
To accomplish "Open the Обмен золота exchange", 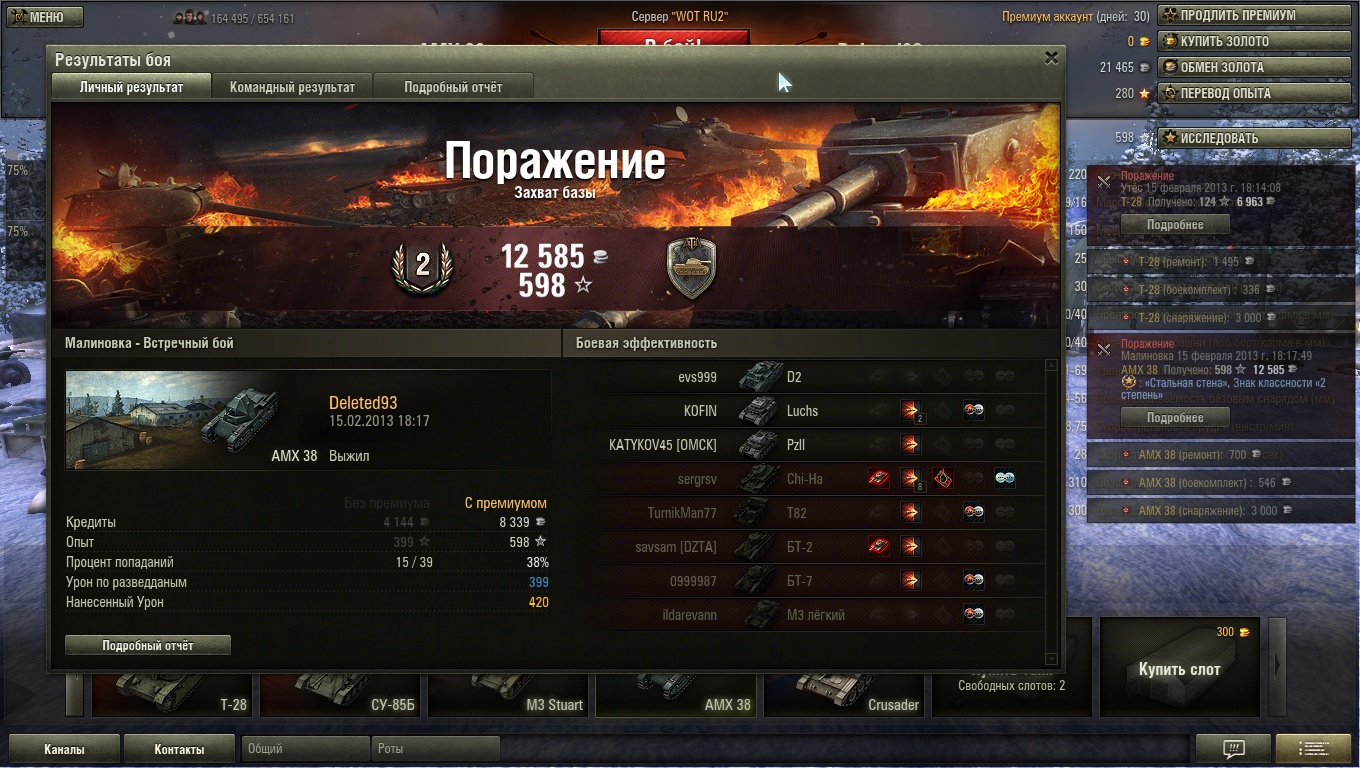I will (x=1228, y=67).
